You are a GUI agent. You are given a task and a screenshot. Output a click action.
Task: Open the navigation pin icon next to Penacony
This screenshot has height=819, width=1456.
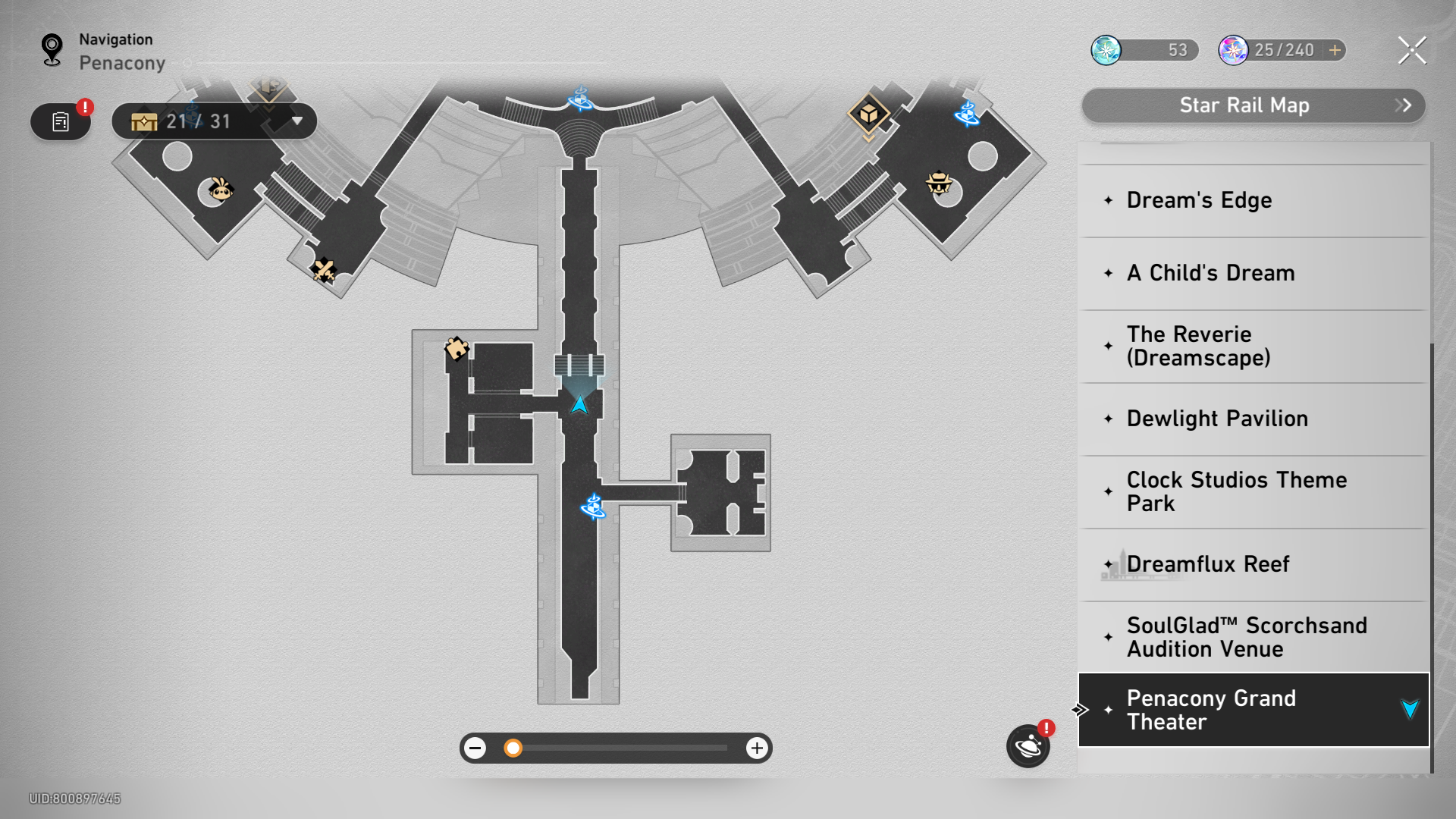[x=52, y=49]
